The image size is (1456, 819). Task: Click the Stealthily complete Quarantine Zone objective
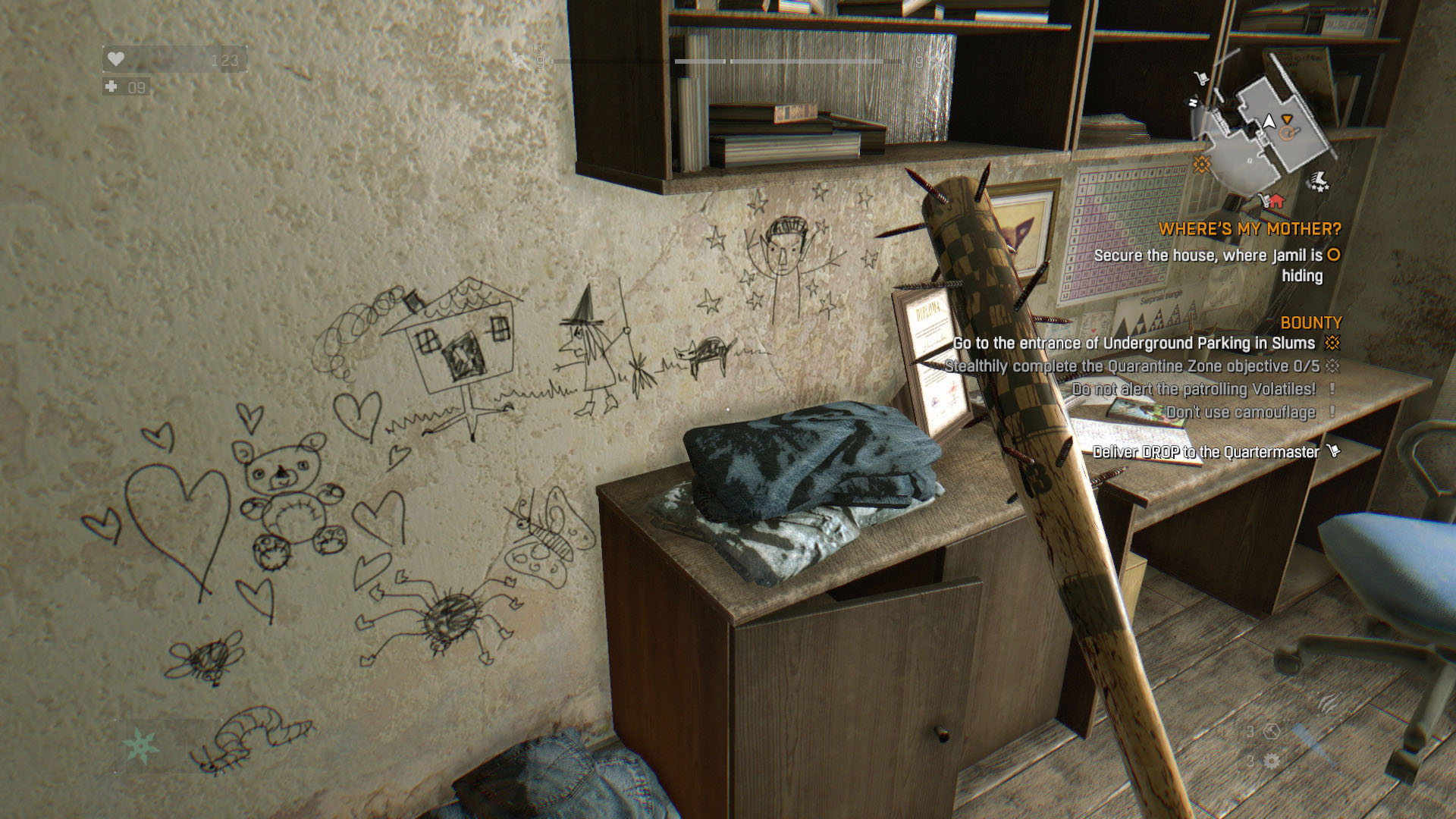(x=1131, y=366)
